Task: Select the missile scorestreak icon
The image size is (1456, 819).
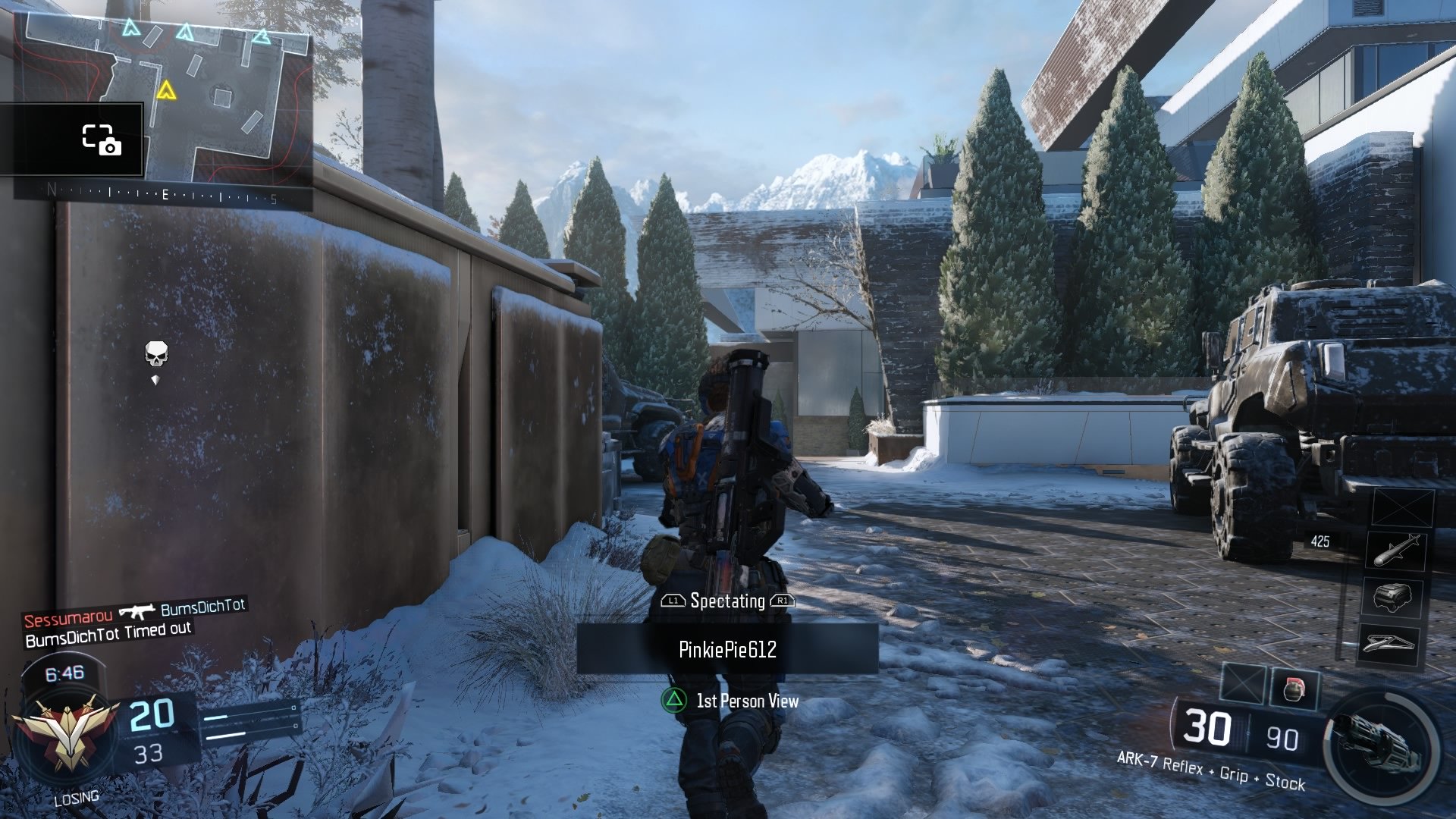Action: click(x=1396, y=550)
